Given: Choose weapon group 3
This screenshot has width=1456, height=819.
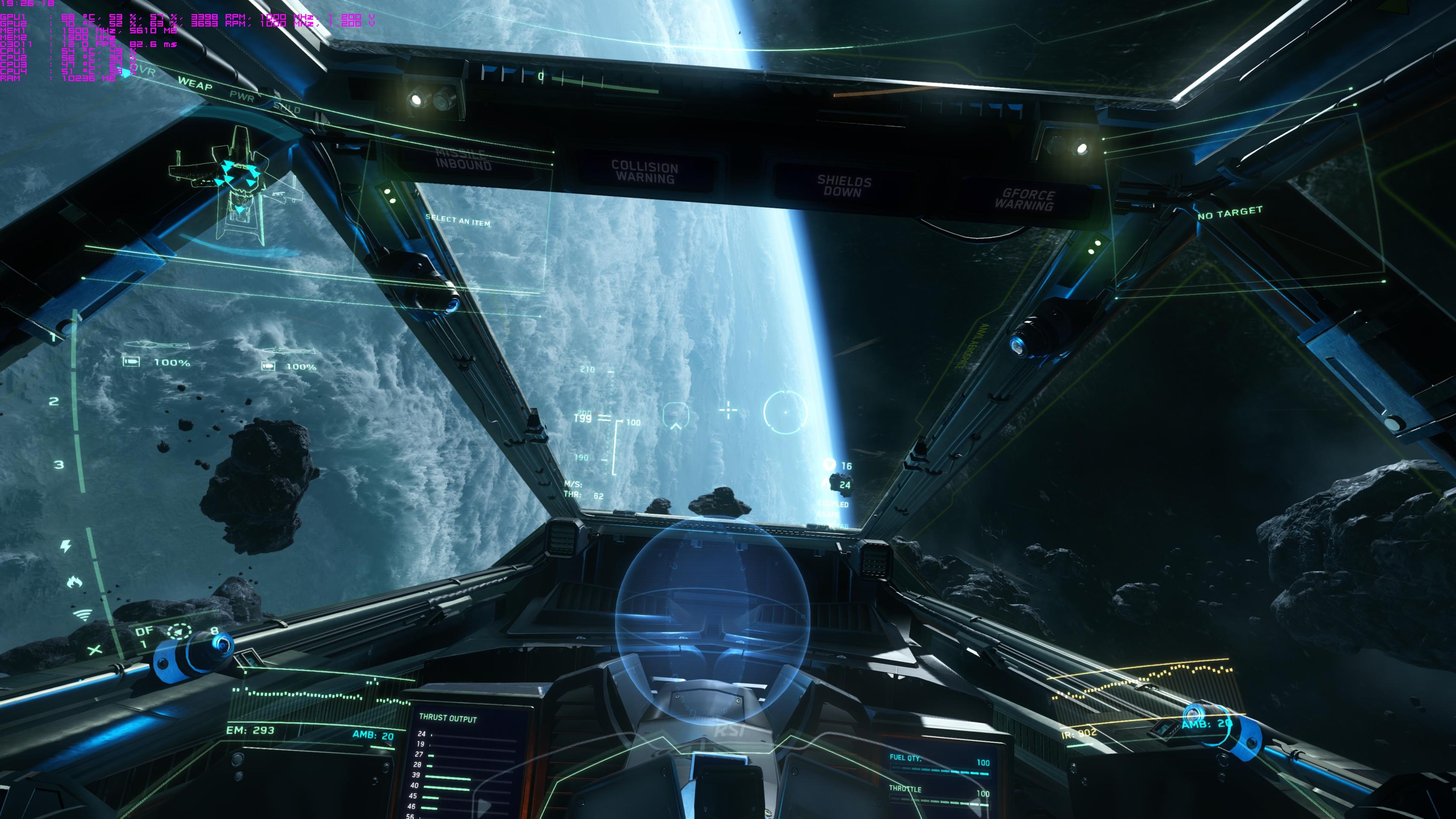Looking at the screenshot, I should point(59,464).
